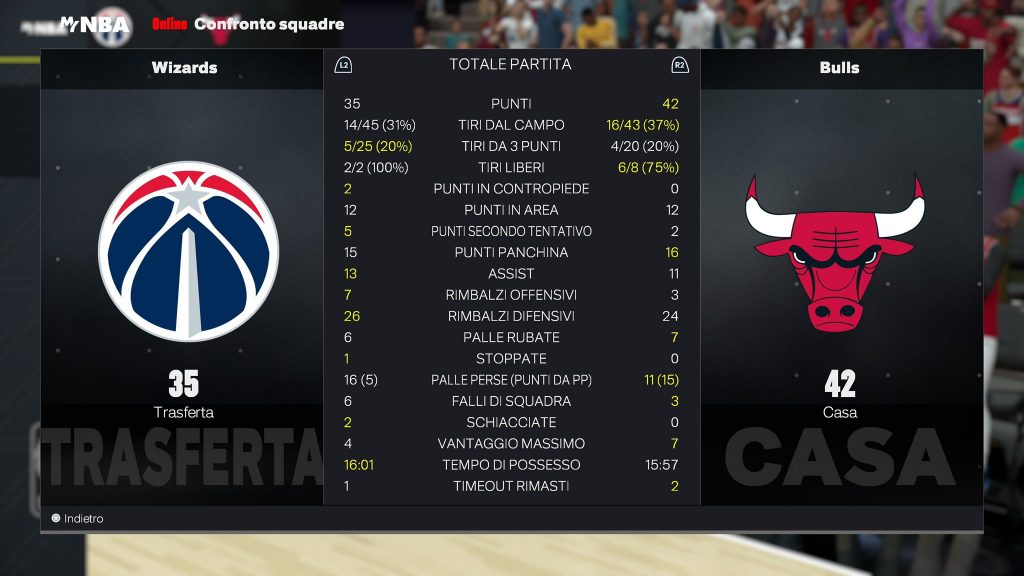Go back with the Indietro button

tap(78, 519)
